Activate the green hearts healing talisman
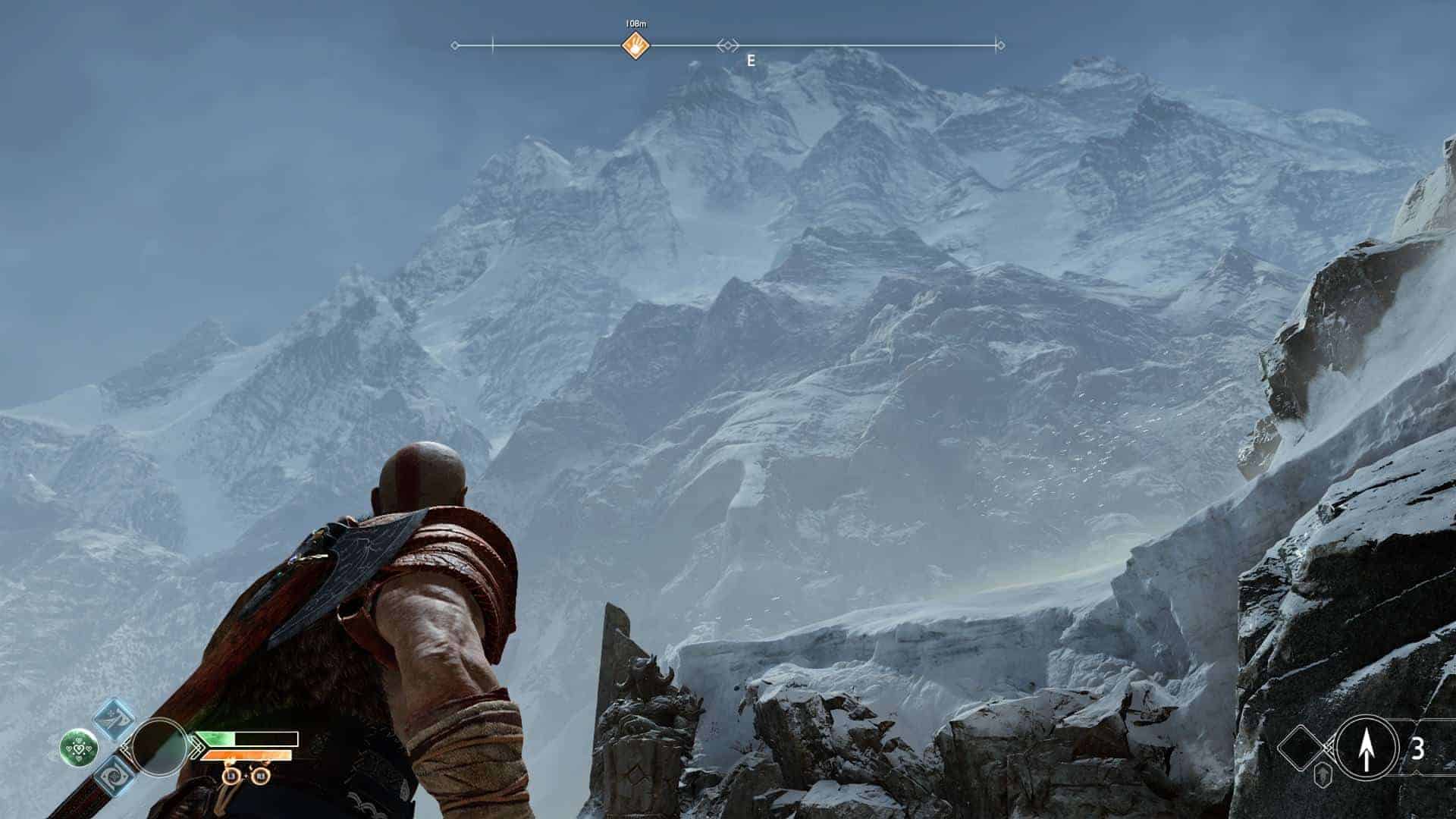 [79, 747]
